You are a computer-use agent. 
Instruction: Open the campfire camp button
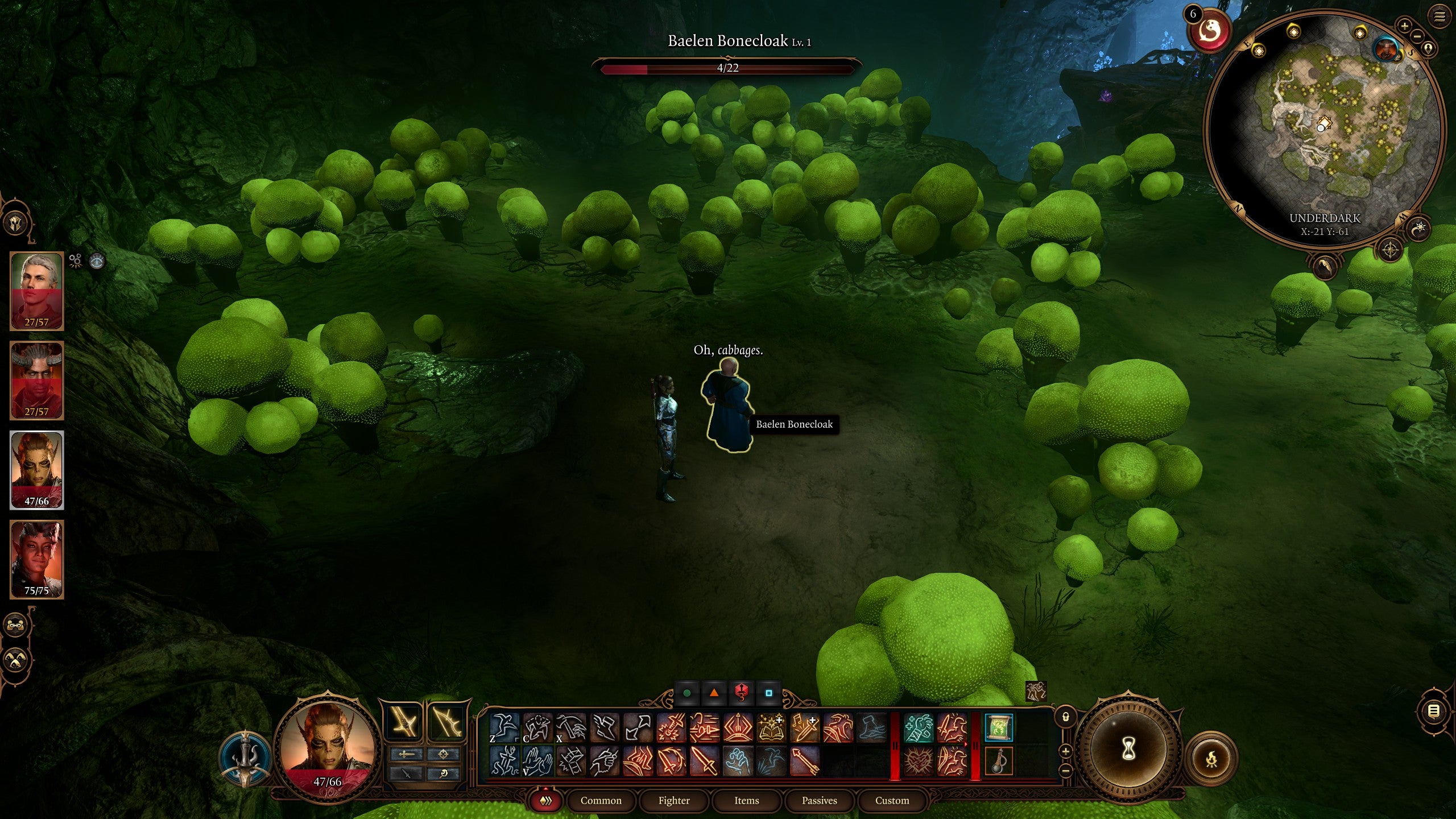[1212, 758]
